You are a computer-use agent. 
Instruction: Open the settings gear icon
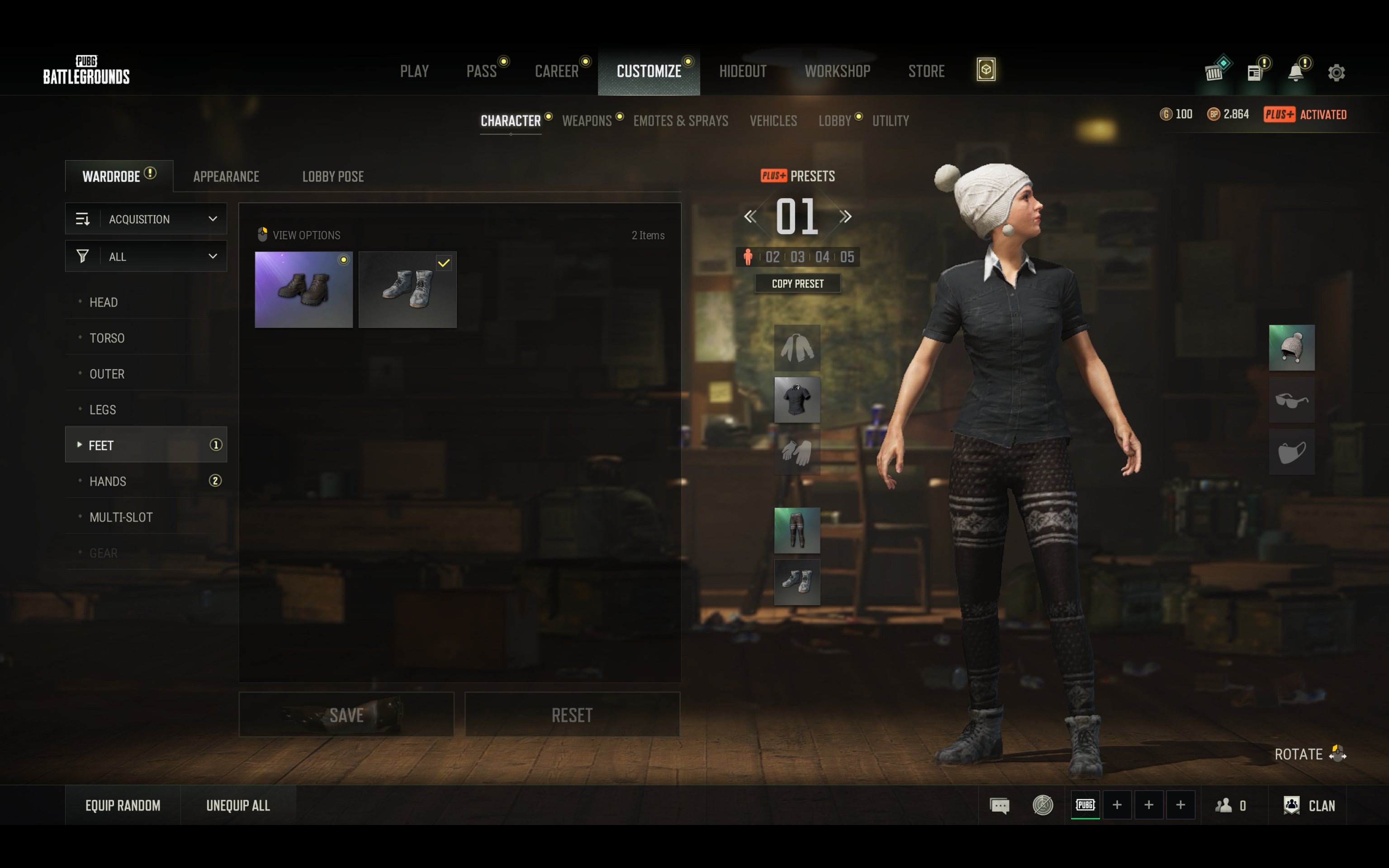tap(1336, 72)
